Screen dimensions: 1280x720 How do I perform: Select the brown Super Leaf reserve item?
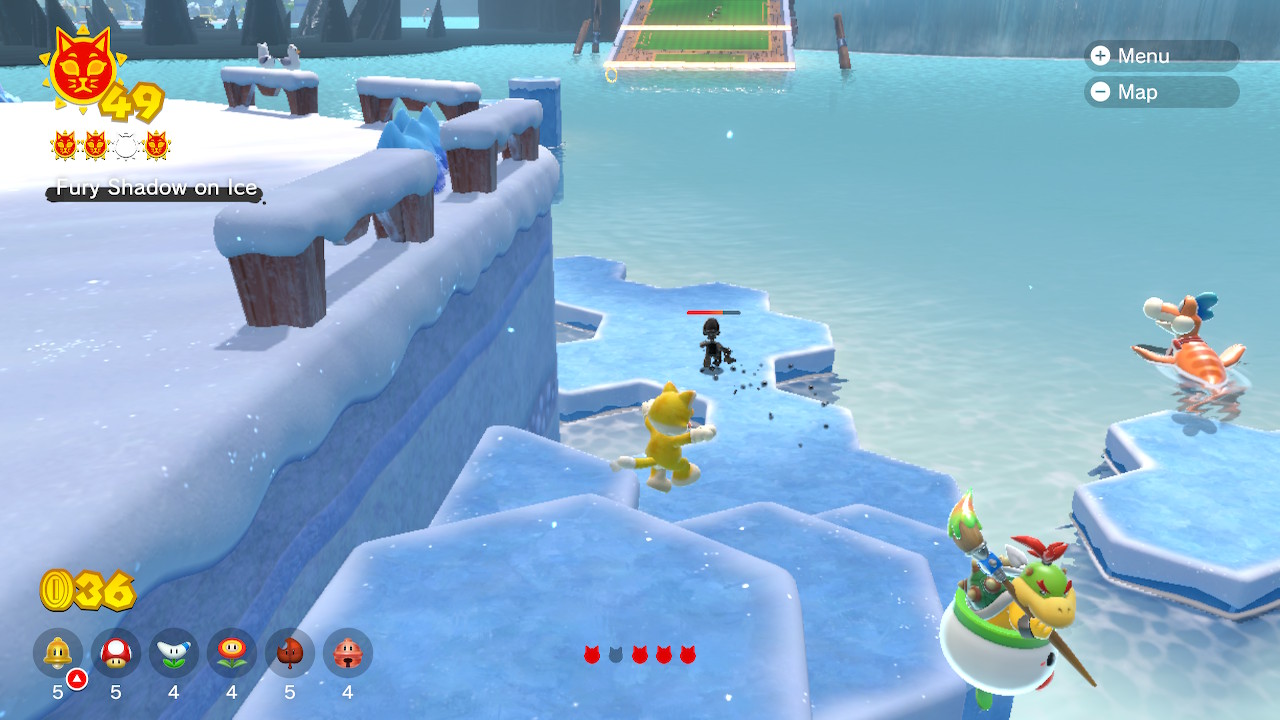(x=290, y=653)
